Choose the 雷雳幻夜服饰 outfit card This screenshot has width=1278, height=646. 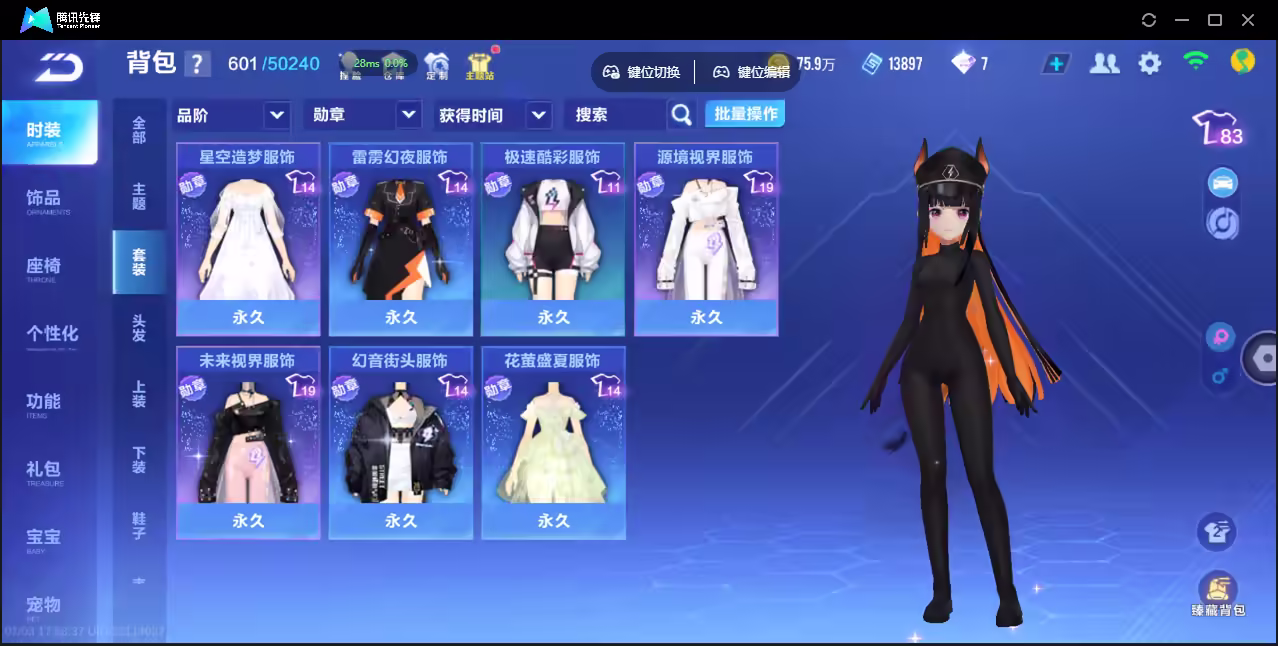(x=401, y=238)
